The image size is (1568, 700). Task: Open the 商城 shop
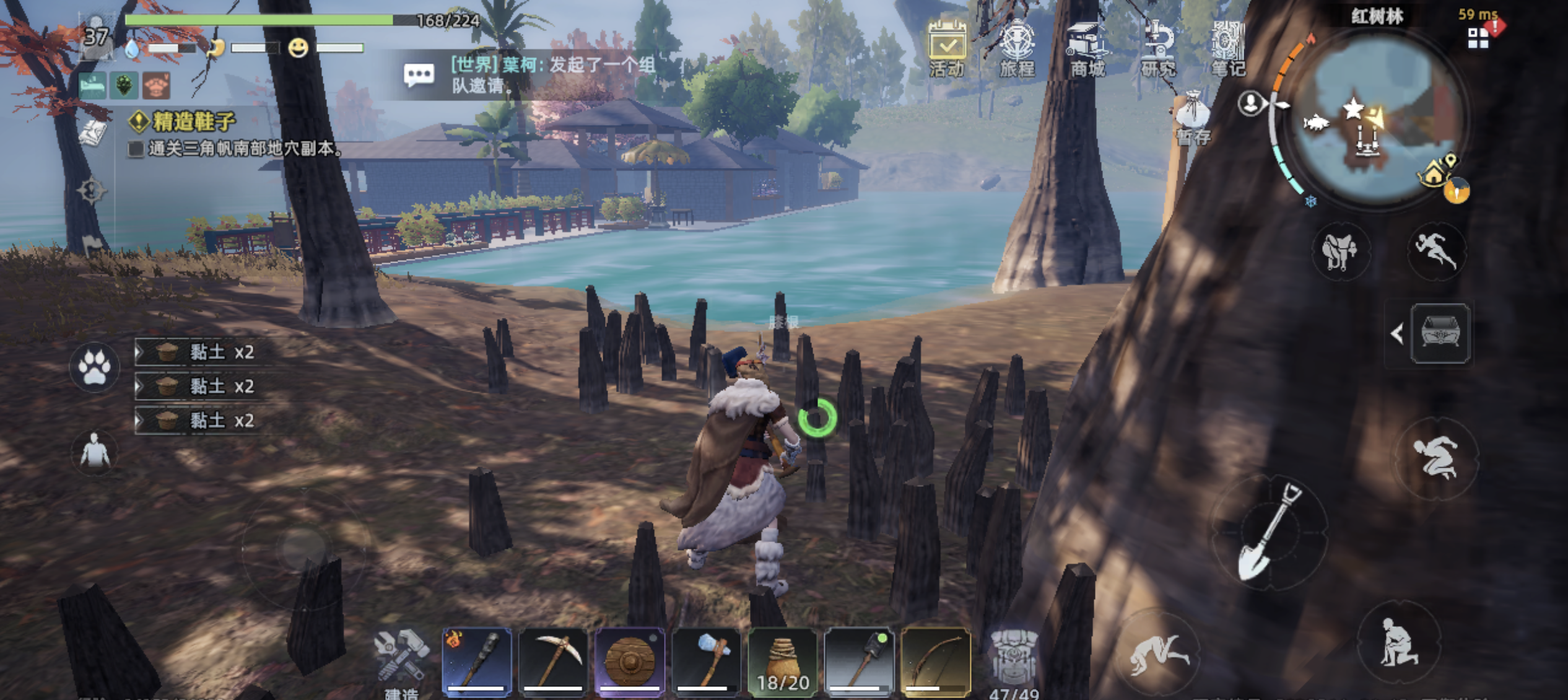[x=1087, y=48]
